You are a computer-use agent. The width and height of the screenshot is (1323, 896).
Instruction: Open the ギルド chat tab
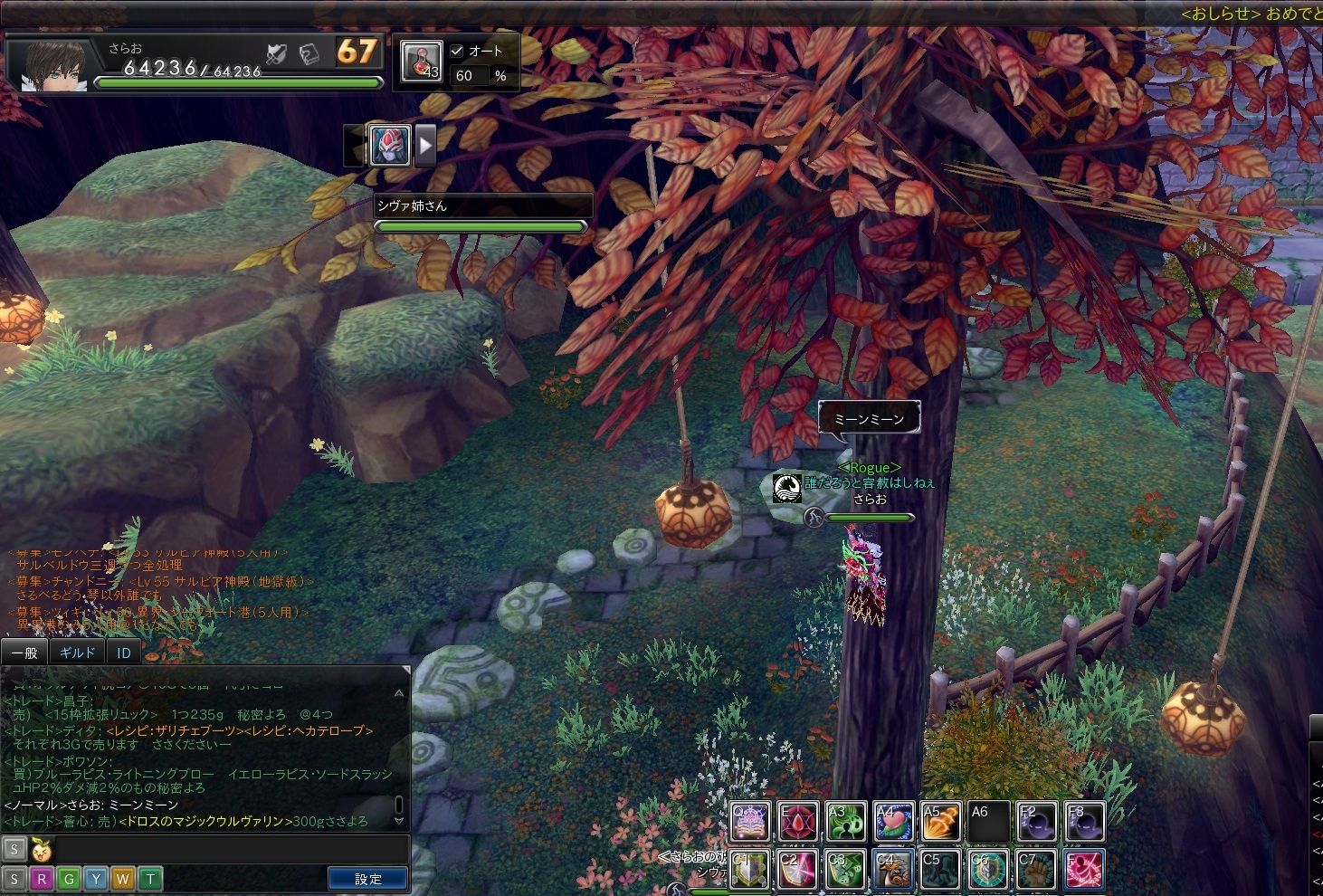[x=77, y=652]
